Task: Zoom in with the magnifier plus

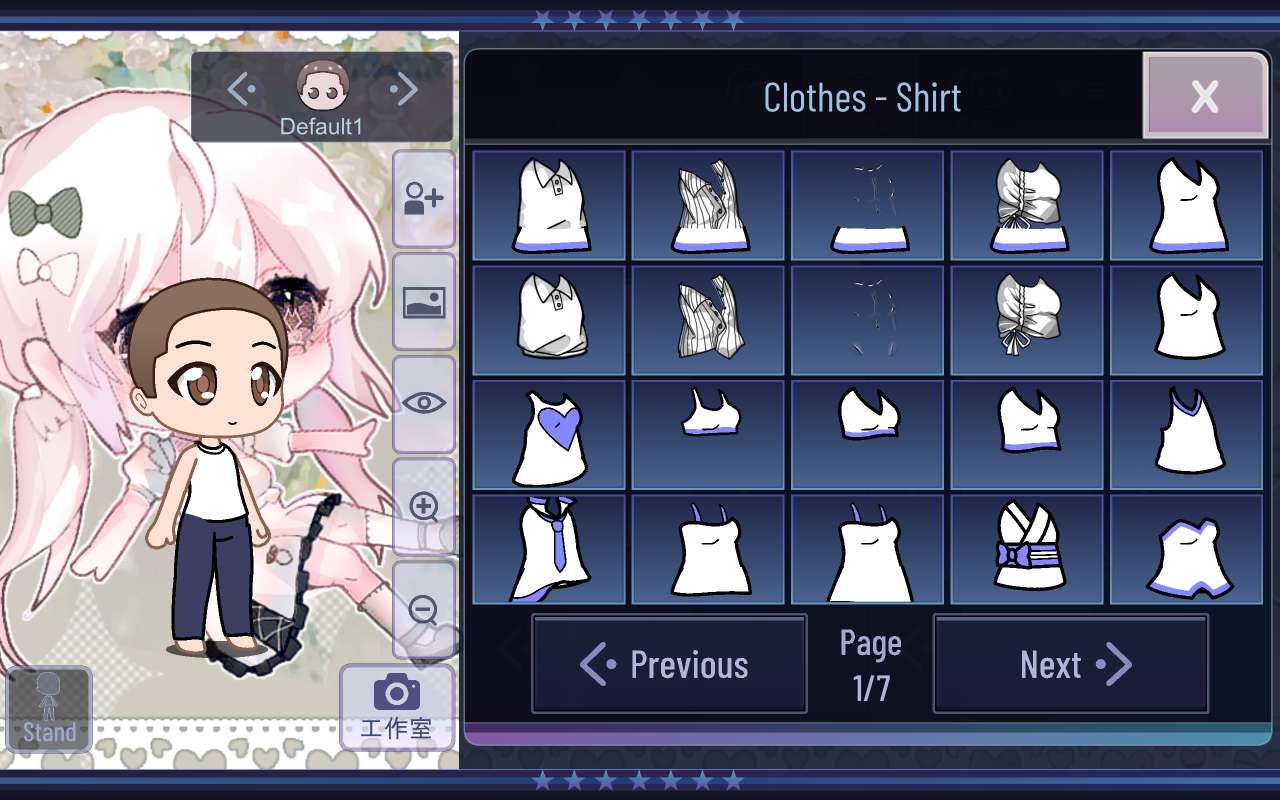Action: click(x=424, y=507)
